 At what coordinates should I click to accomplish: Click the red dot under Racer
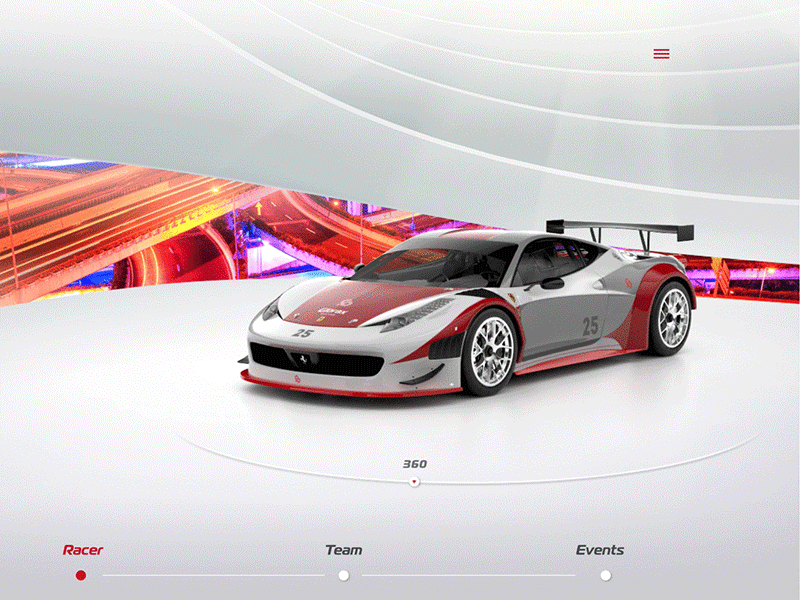pos(81,575)
